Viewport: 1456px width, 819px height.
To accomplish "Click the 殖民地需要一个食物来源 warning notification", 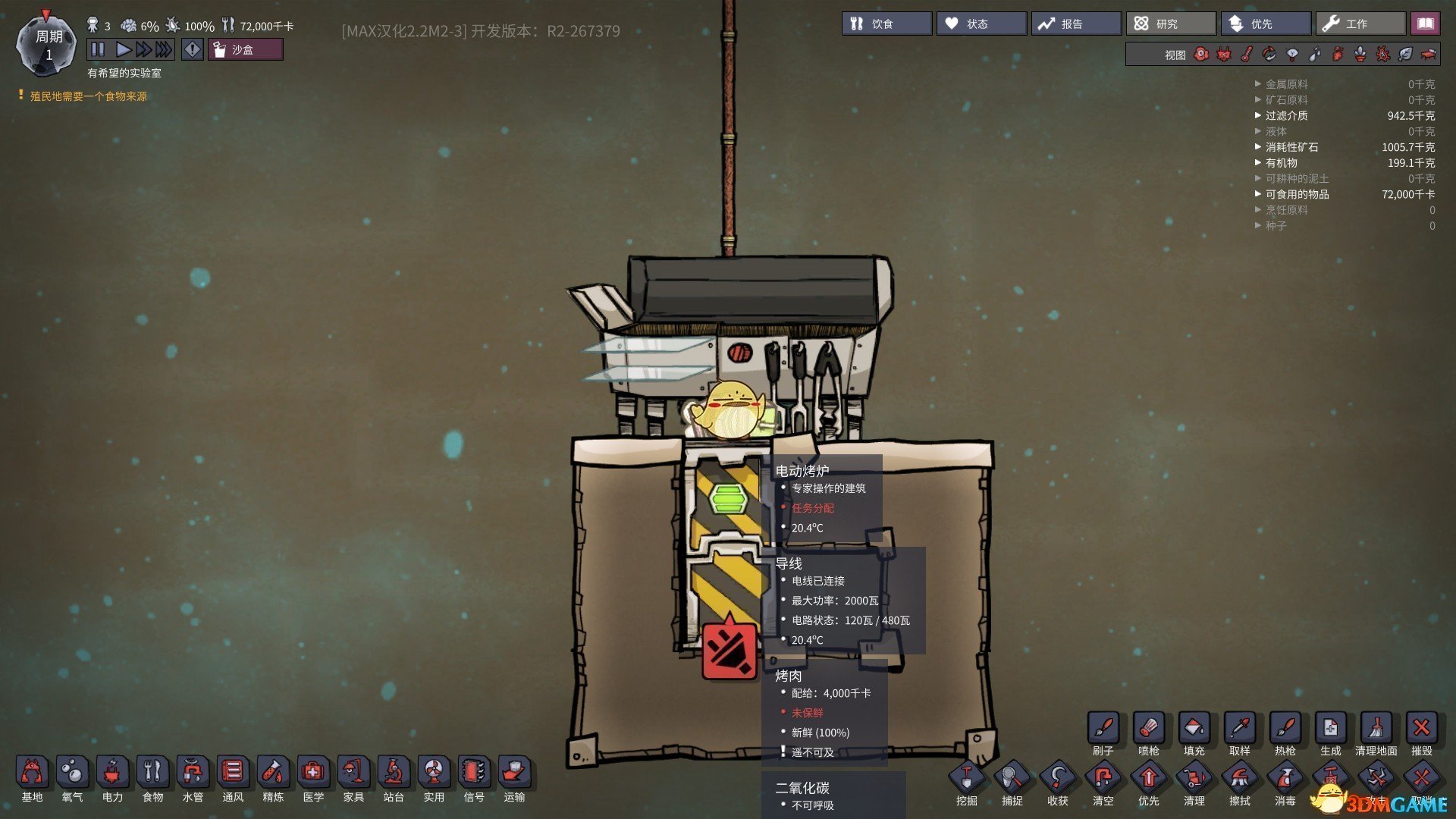I will point(88,96).
